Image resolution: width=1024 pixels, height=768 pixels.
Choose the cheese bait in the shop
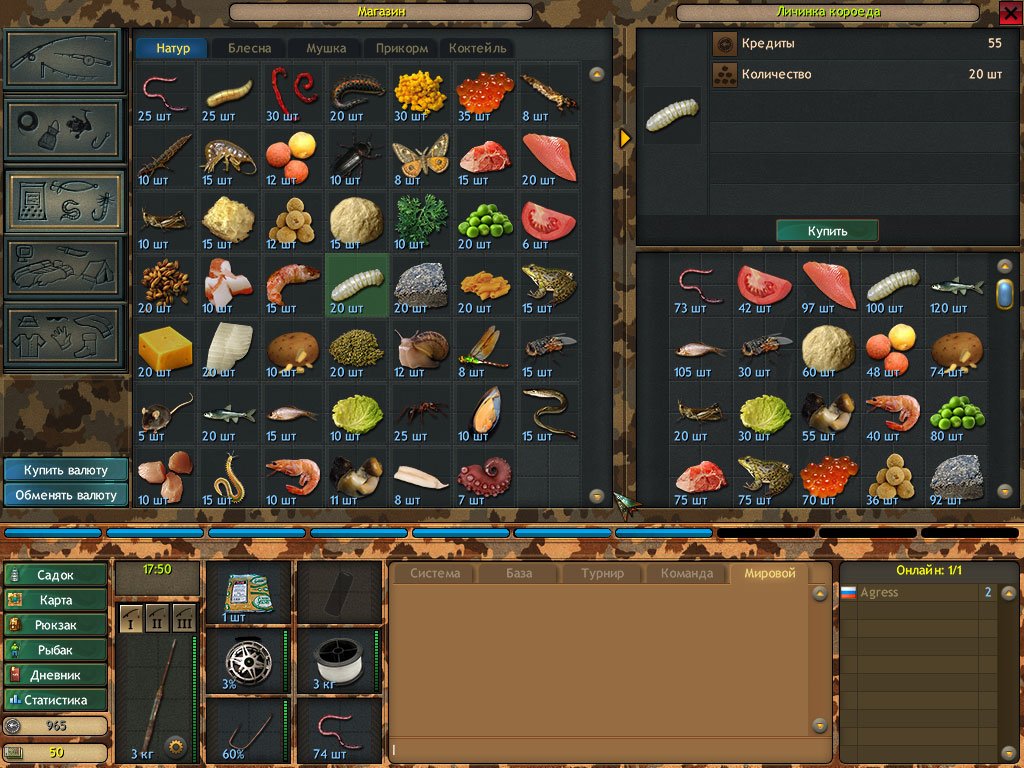166,347
